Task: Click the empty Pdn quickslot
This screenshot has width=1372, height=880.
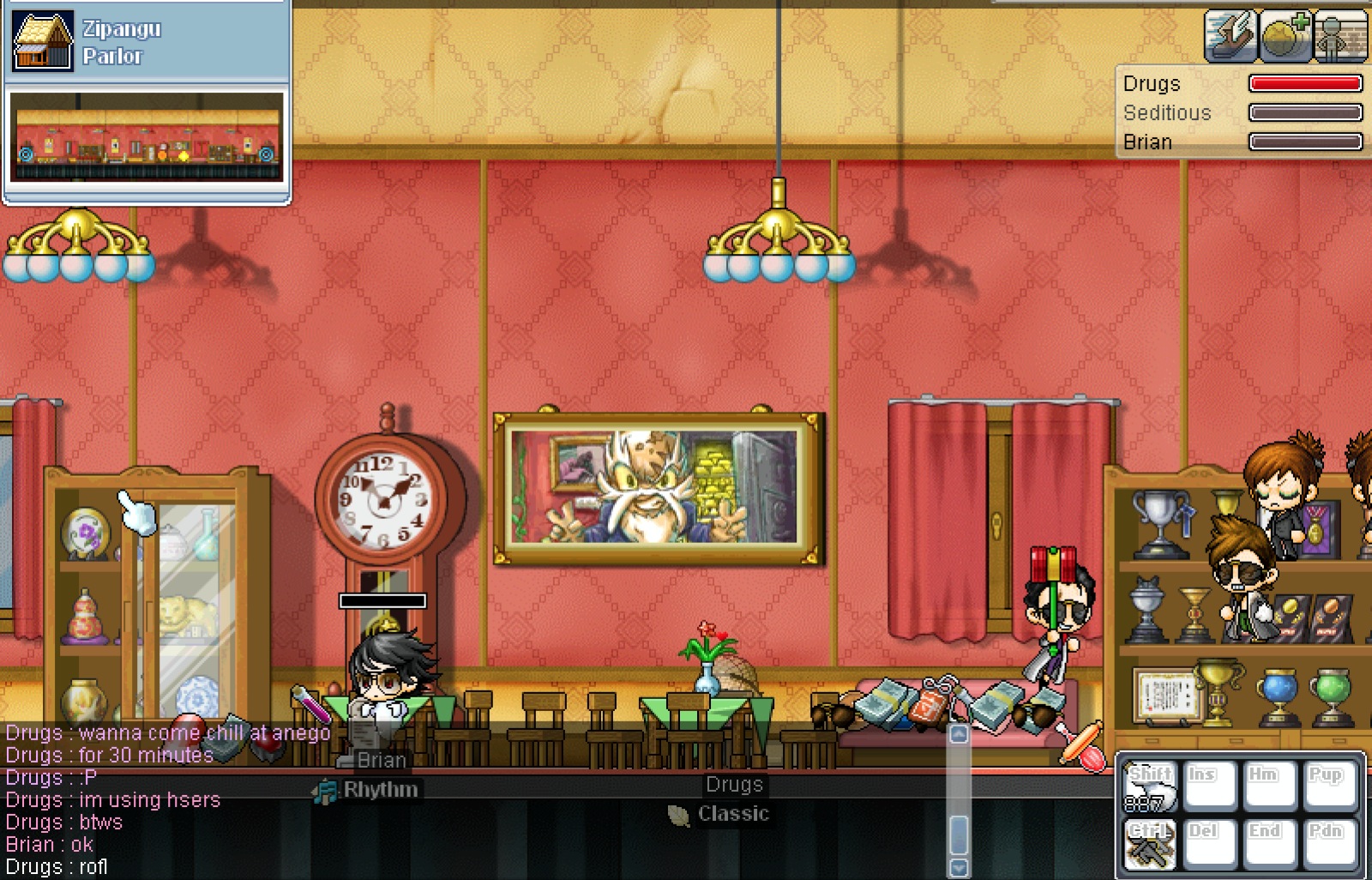Action: pos(1329,844)
